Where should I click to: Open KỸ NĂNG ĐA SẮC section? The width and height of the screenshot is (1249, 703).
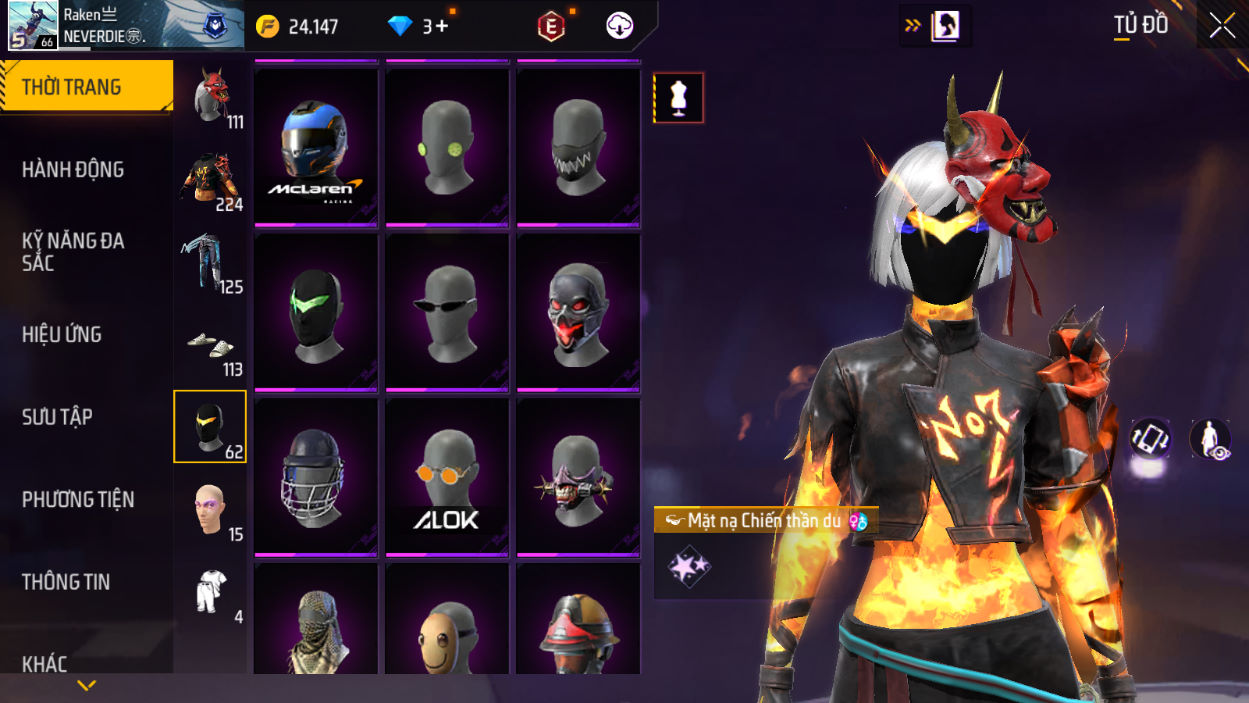tap(73, 252)
